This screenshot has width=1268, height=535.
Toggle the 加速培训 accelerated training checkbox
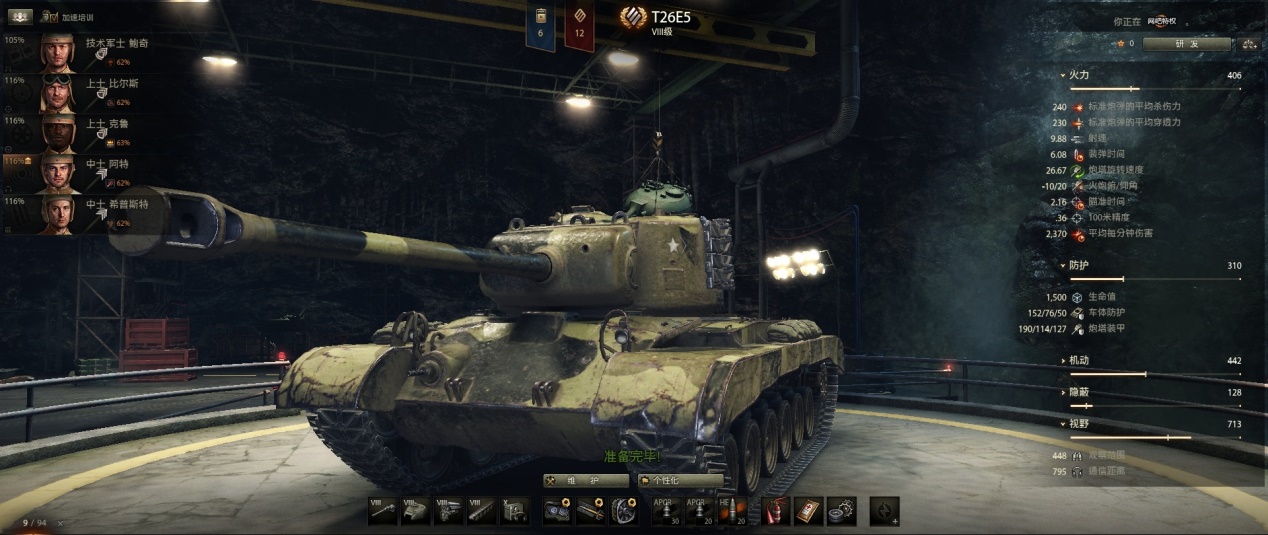pos(50,18)
